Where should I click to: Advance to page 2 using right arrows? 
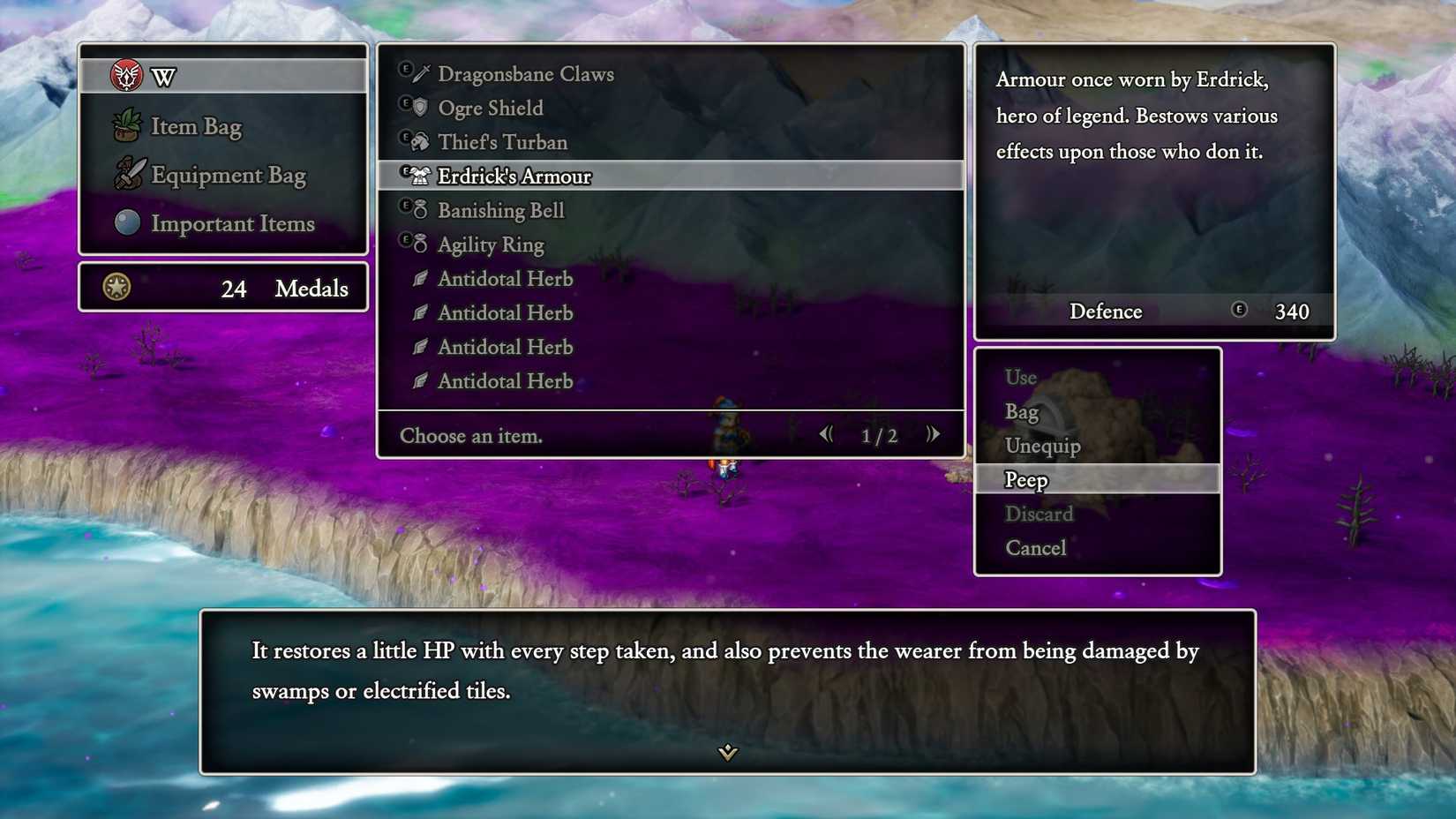coord(933,433)
